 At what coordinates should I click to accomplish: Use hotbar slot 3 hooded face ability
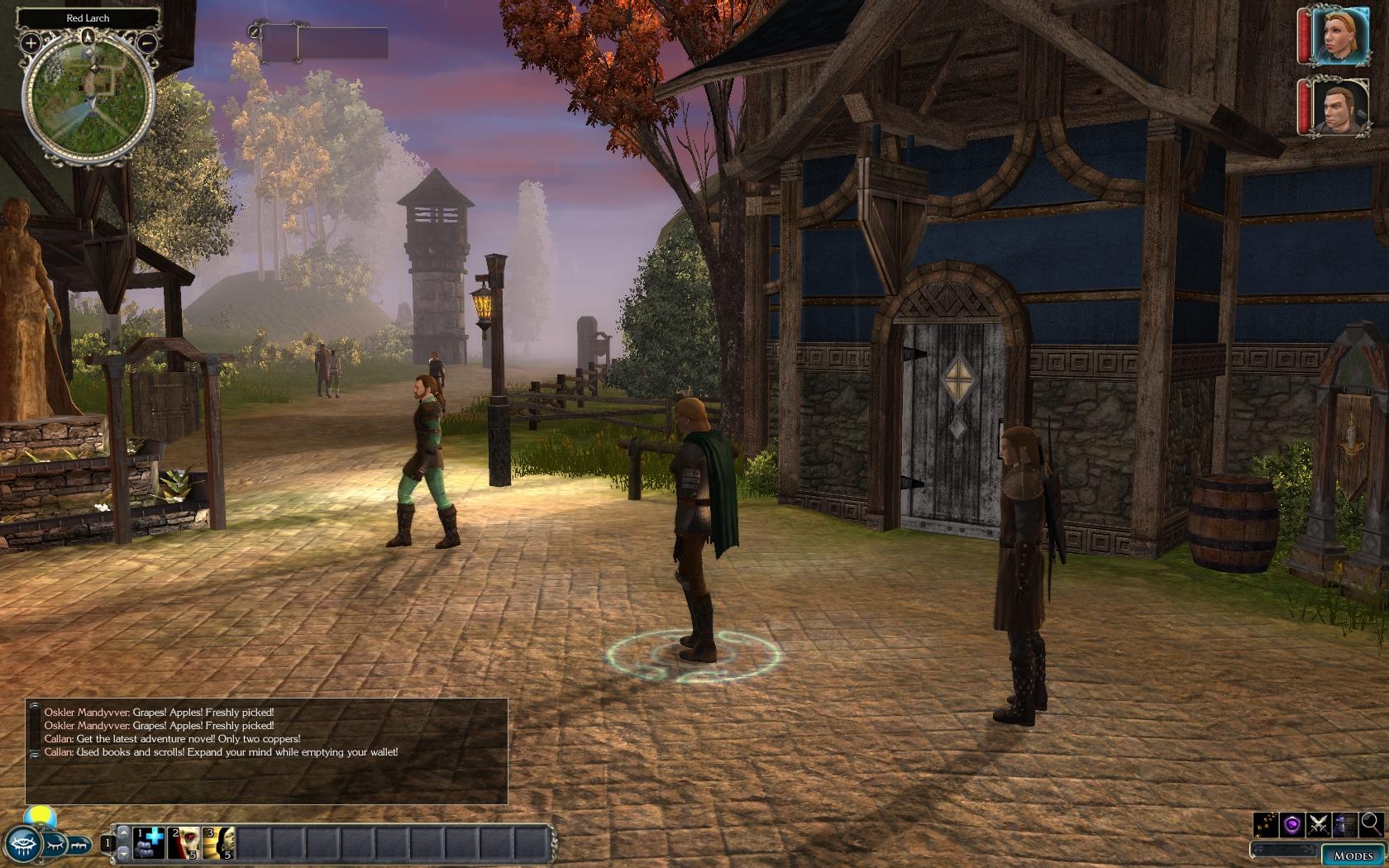tap(219, 842)
